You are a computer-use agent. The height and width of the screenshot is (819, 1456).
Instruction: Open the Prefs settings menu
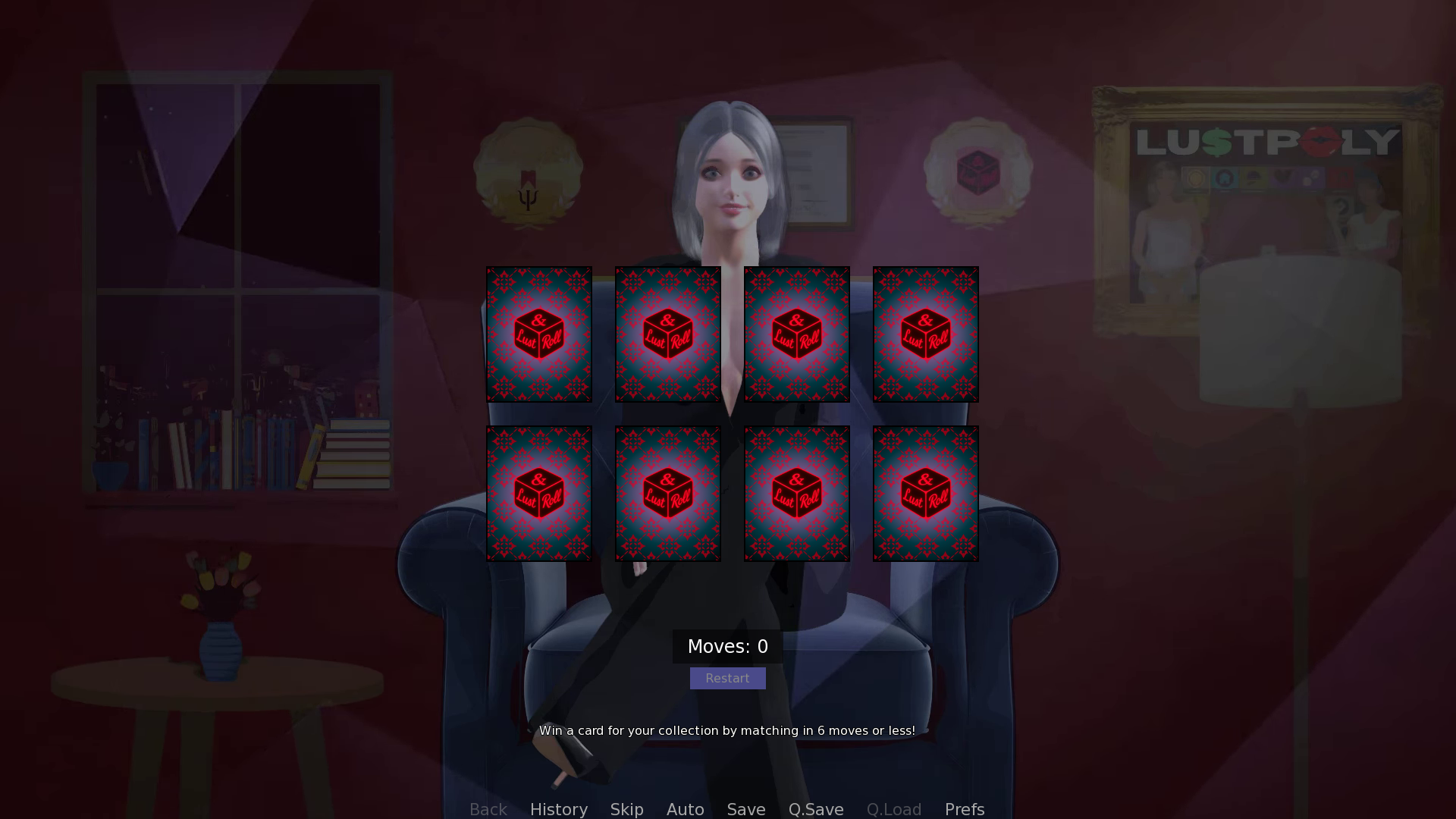point(964,809)
